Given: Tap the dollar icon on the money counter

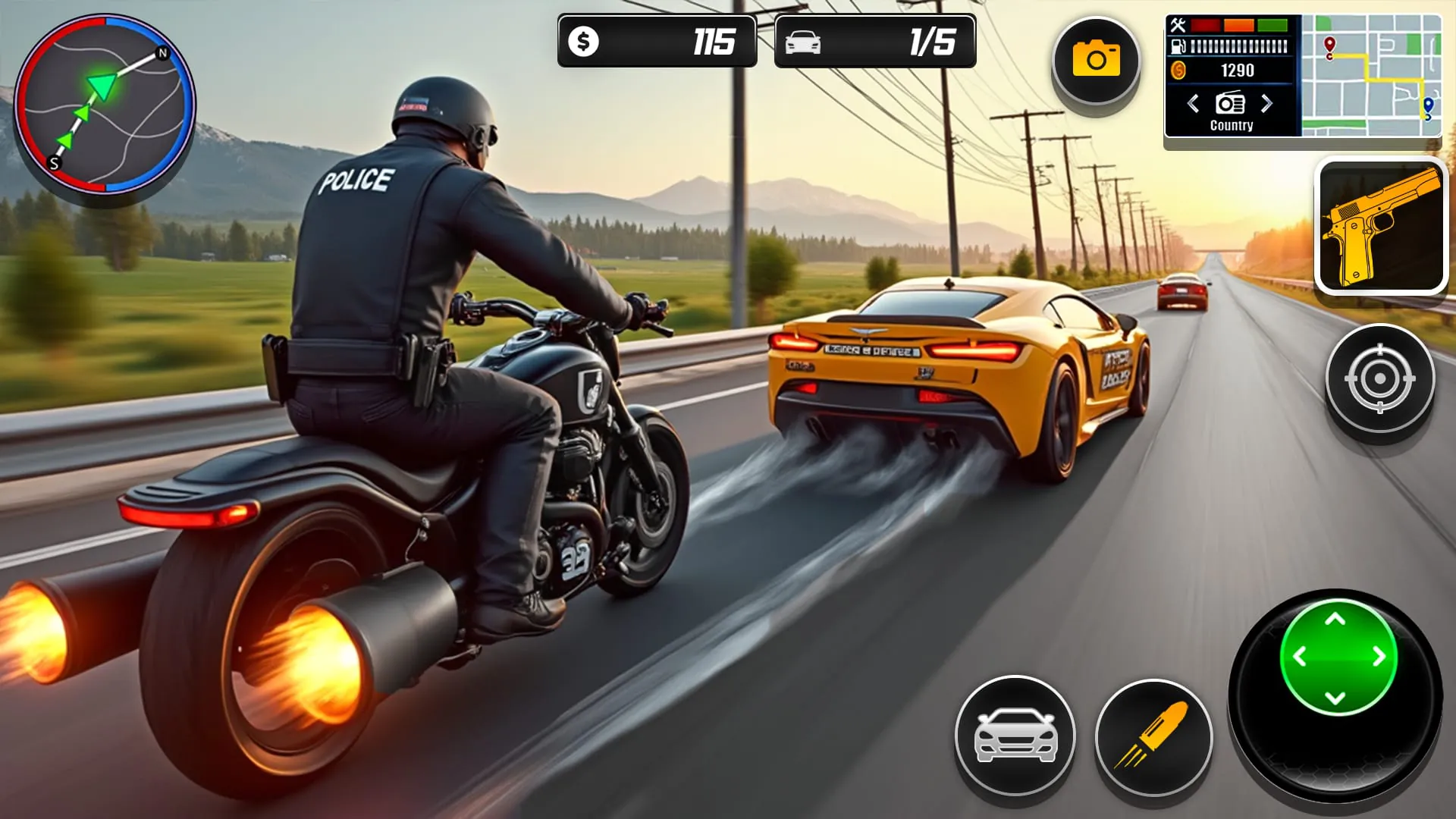Looking at the screenshot, I should pyautogui.click(x=583, y=42).
